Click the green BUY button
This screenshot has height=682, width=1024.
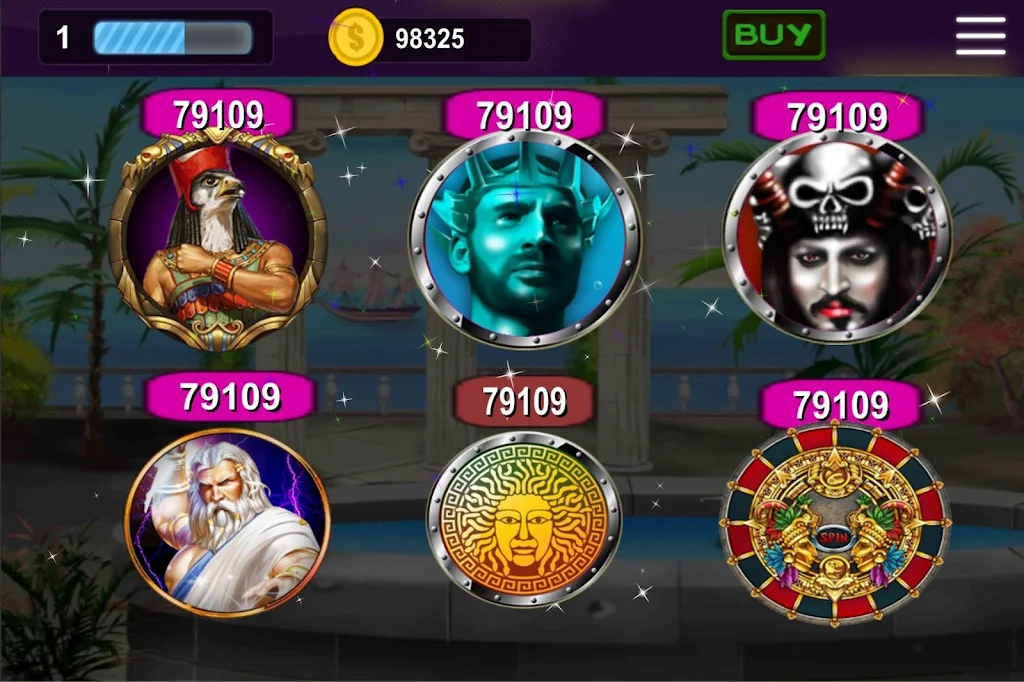pyautogui.click(x=774, y=35)
